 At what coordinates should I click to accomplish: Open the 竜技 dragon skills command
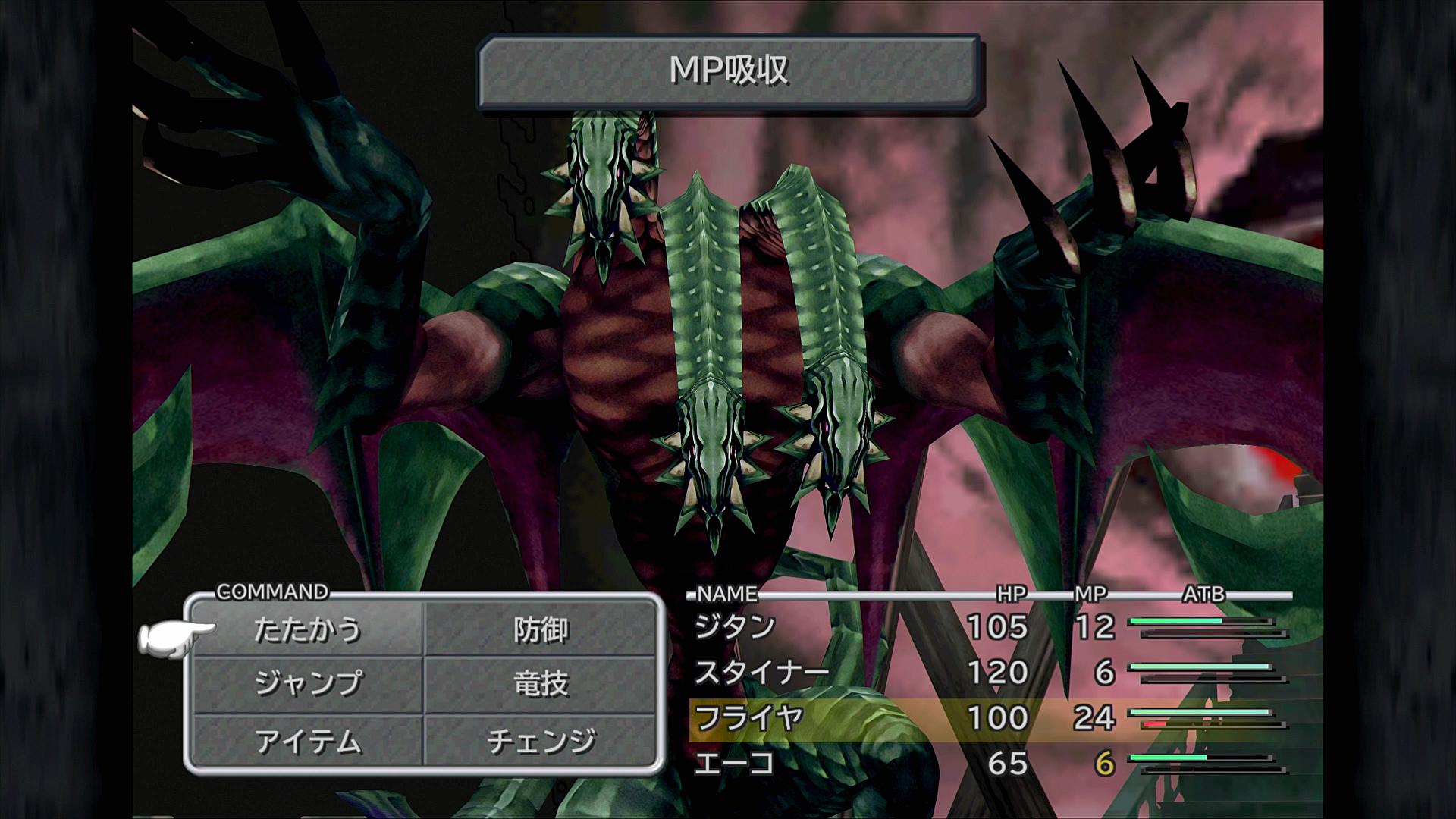coord(541,684)
